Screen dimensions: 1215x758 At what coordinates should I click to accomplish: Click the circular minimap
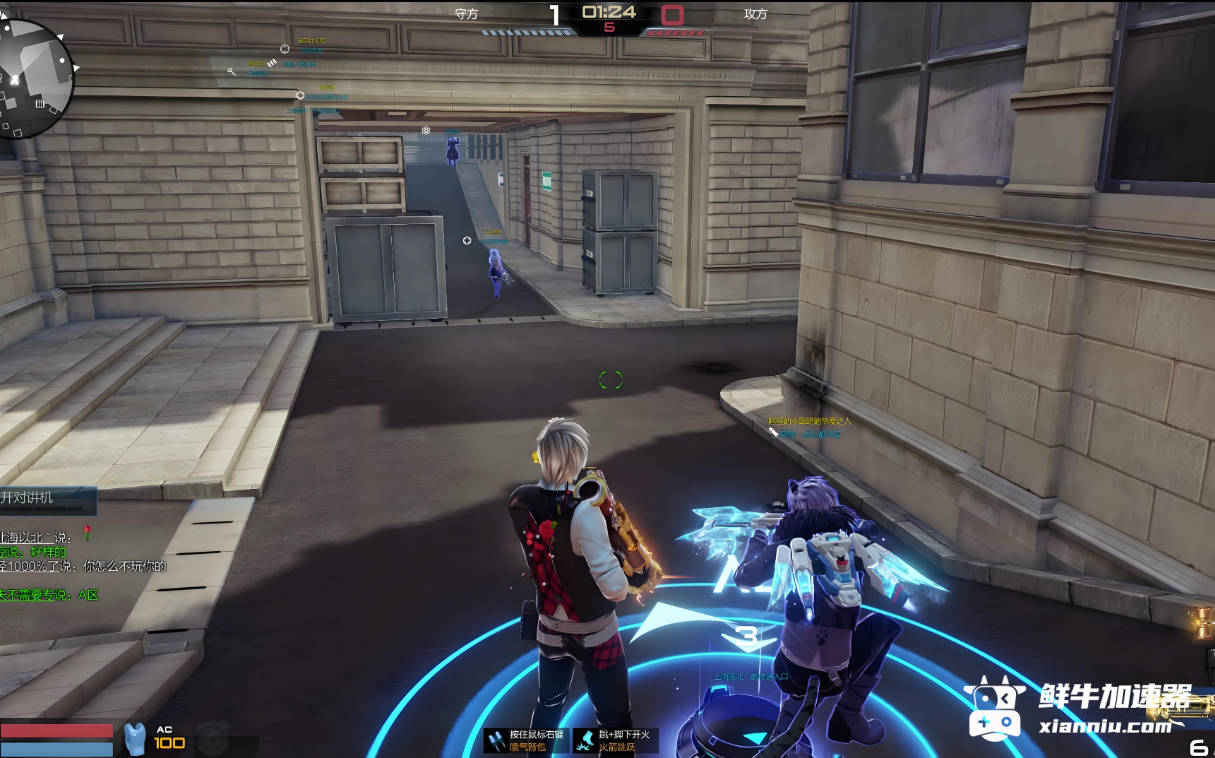tap(35, 78)
